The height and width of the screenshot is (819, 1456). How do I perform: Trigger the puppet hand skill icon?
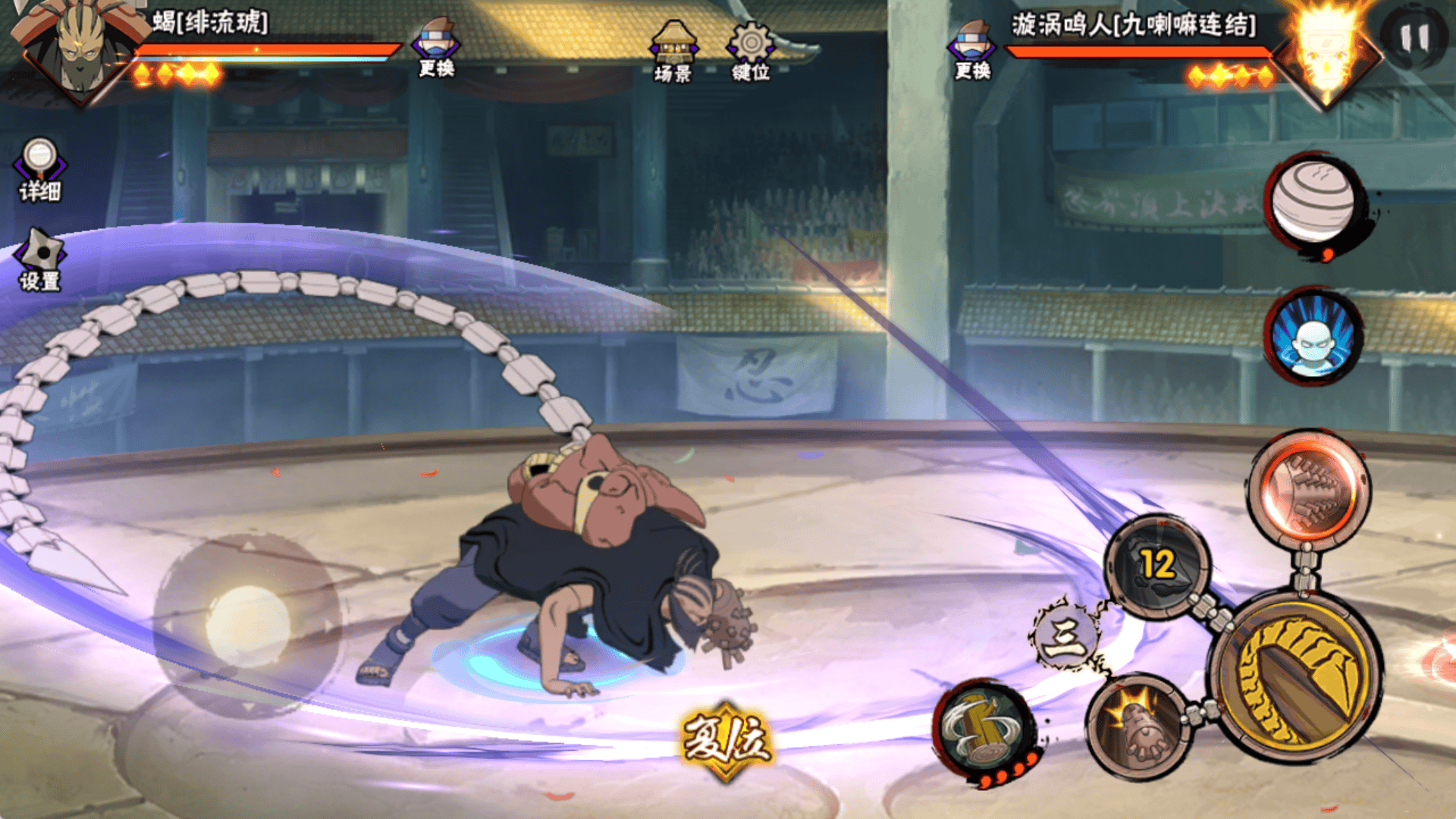(1137, 726)
